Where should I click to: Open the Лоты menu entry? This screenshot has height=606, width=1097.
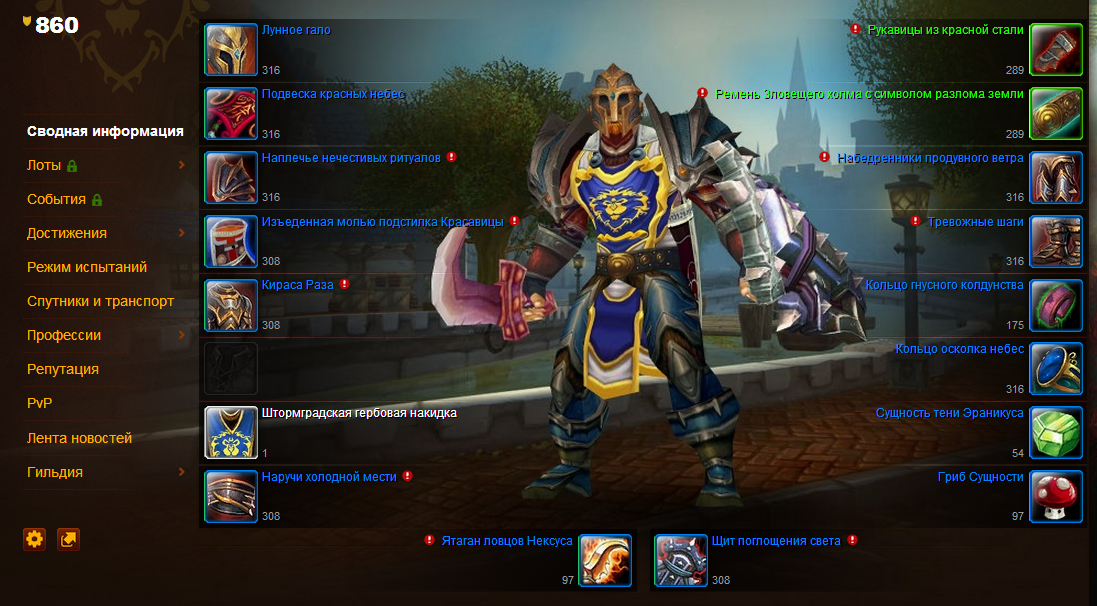pos(44,165)
